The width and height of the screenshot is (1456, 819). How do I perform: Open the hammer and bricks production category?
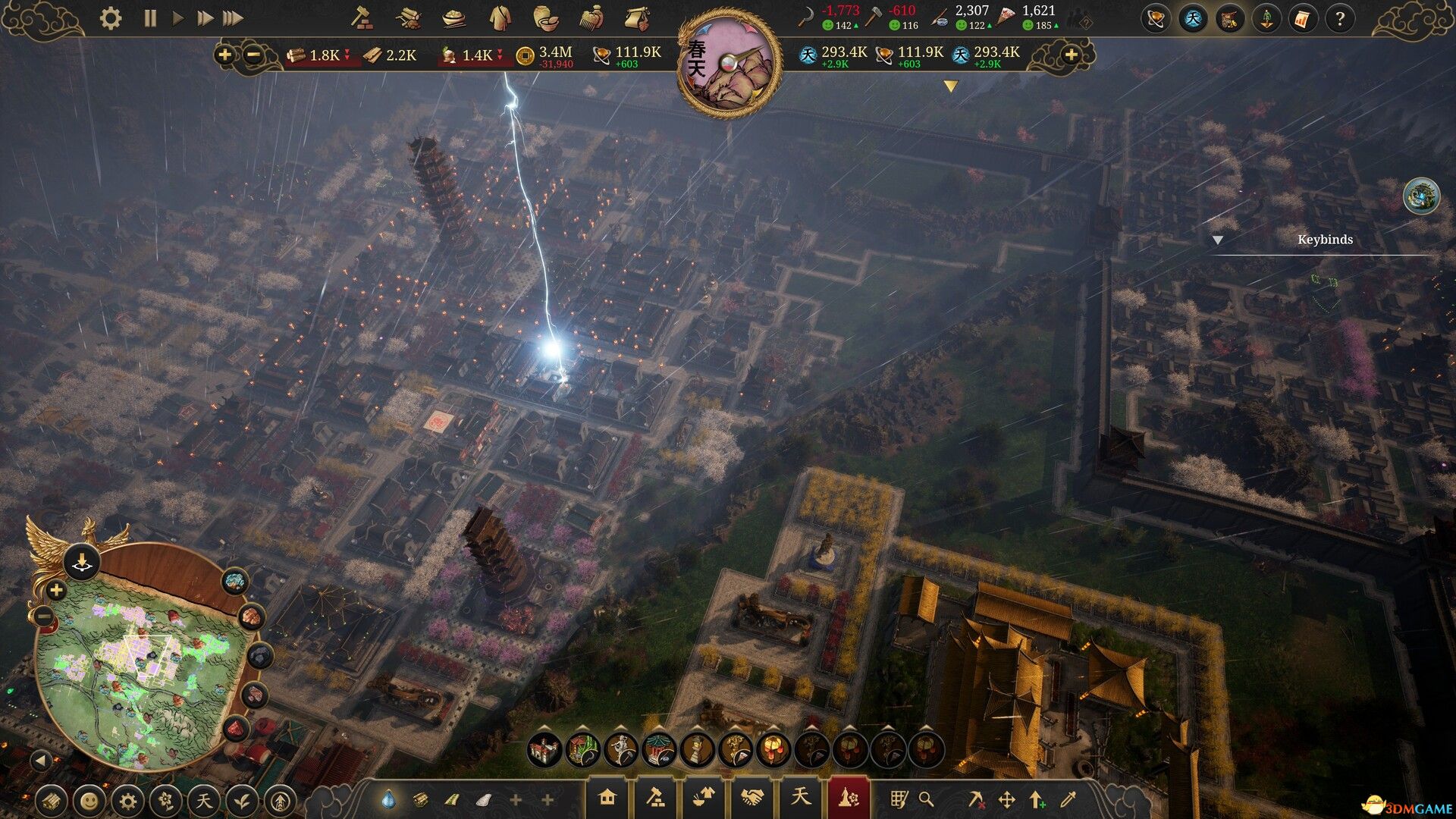tap(655, 798)
